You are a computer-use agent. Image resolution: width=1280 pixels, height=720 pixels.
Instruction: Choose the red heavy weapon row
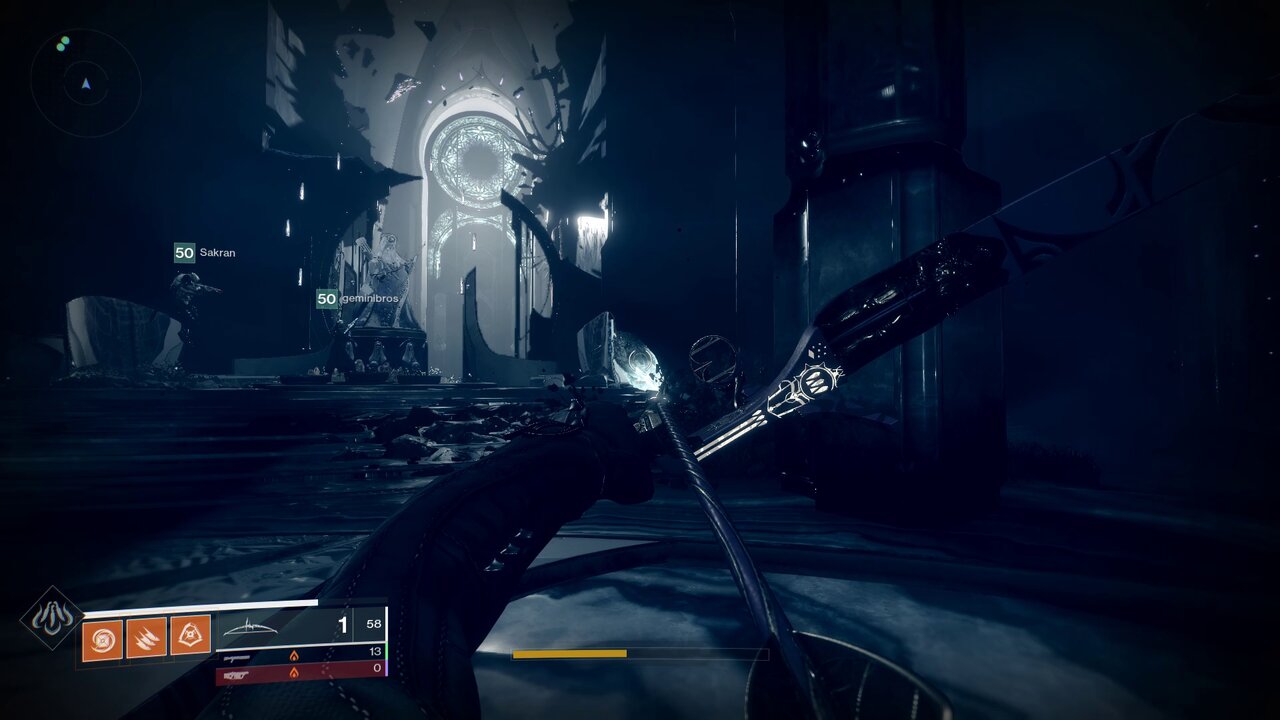[300, 671]
